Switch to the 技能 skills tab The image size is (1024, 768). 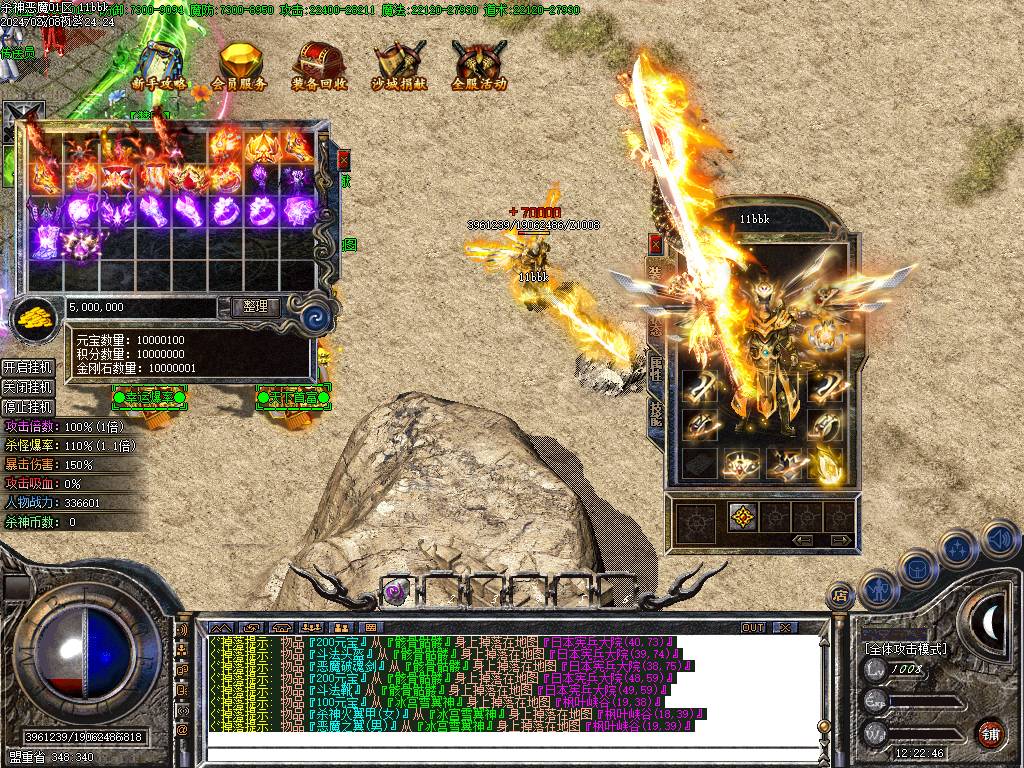(x=657, y=412)
